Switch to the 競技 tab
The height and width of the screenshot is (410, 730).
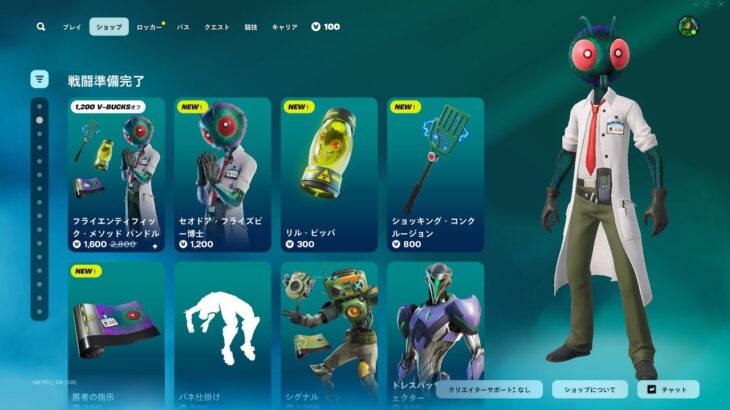251,27
